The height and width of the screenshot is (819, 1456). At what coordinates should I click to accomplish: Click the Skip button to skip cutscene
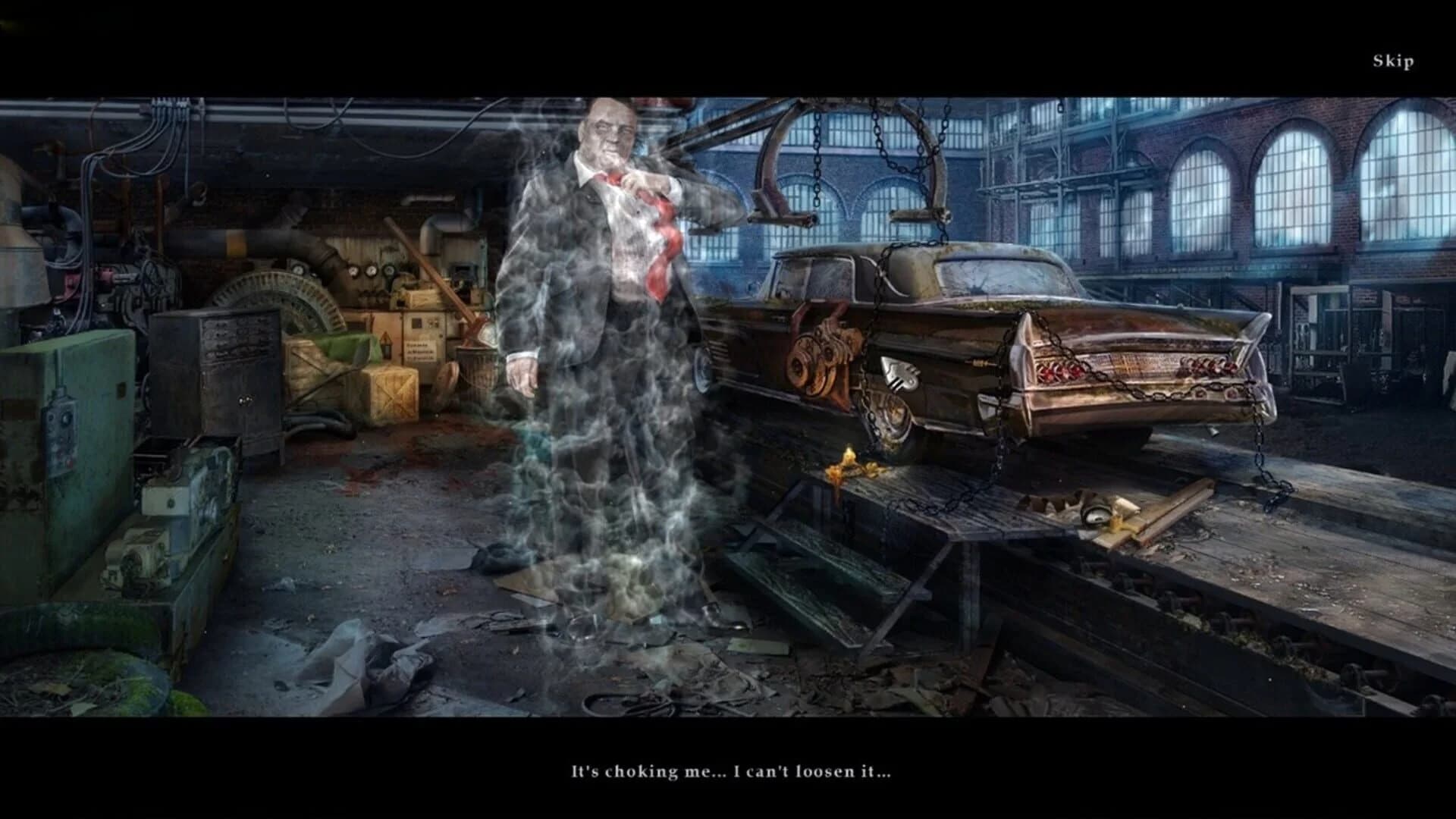click(x=1392, y=60)
